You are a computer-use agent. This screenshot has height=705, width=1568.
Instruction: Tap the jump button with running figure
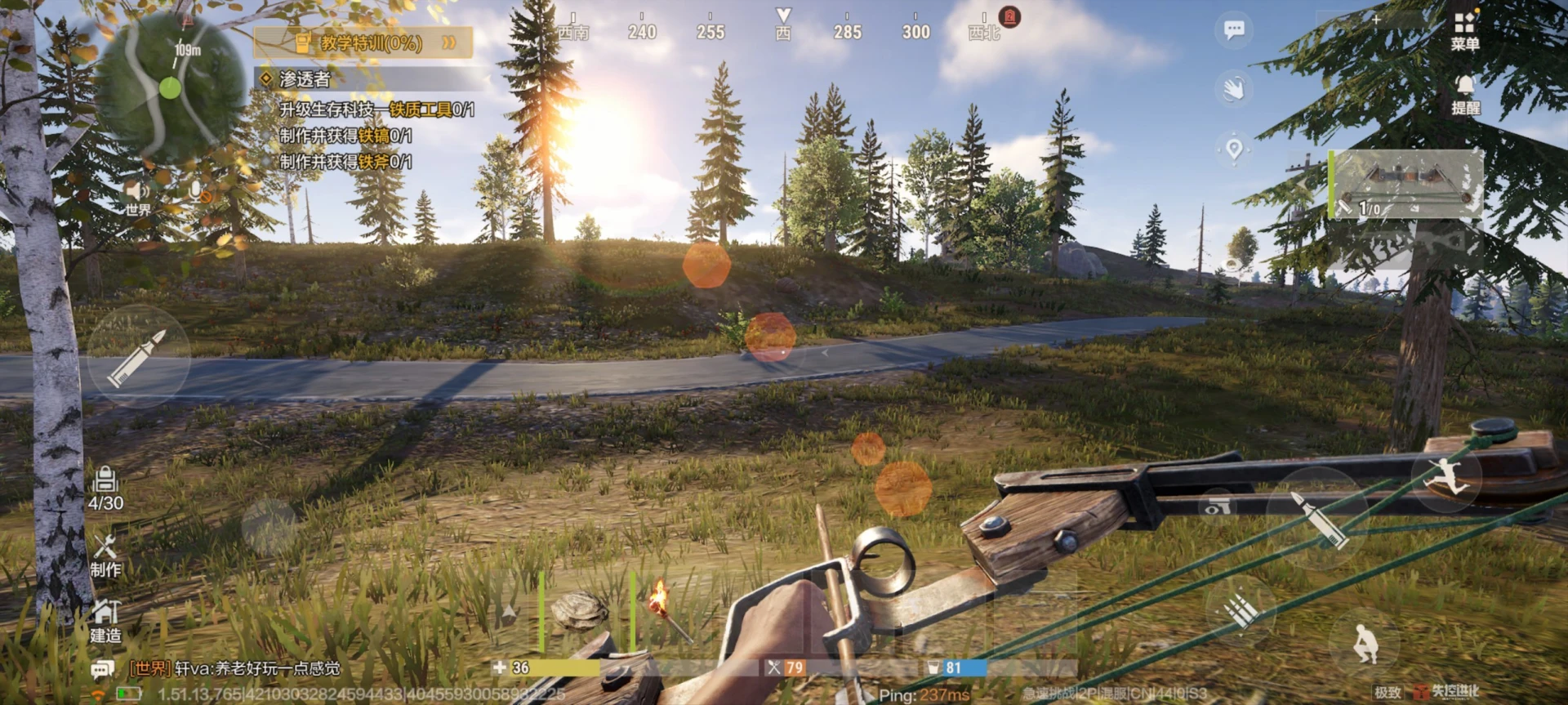tap(1446, 477)
